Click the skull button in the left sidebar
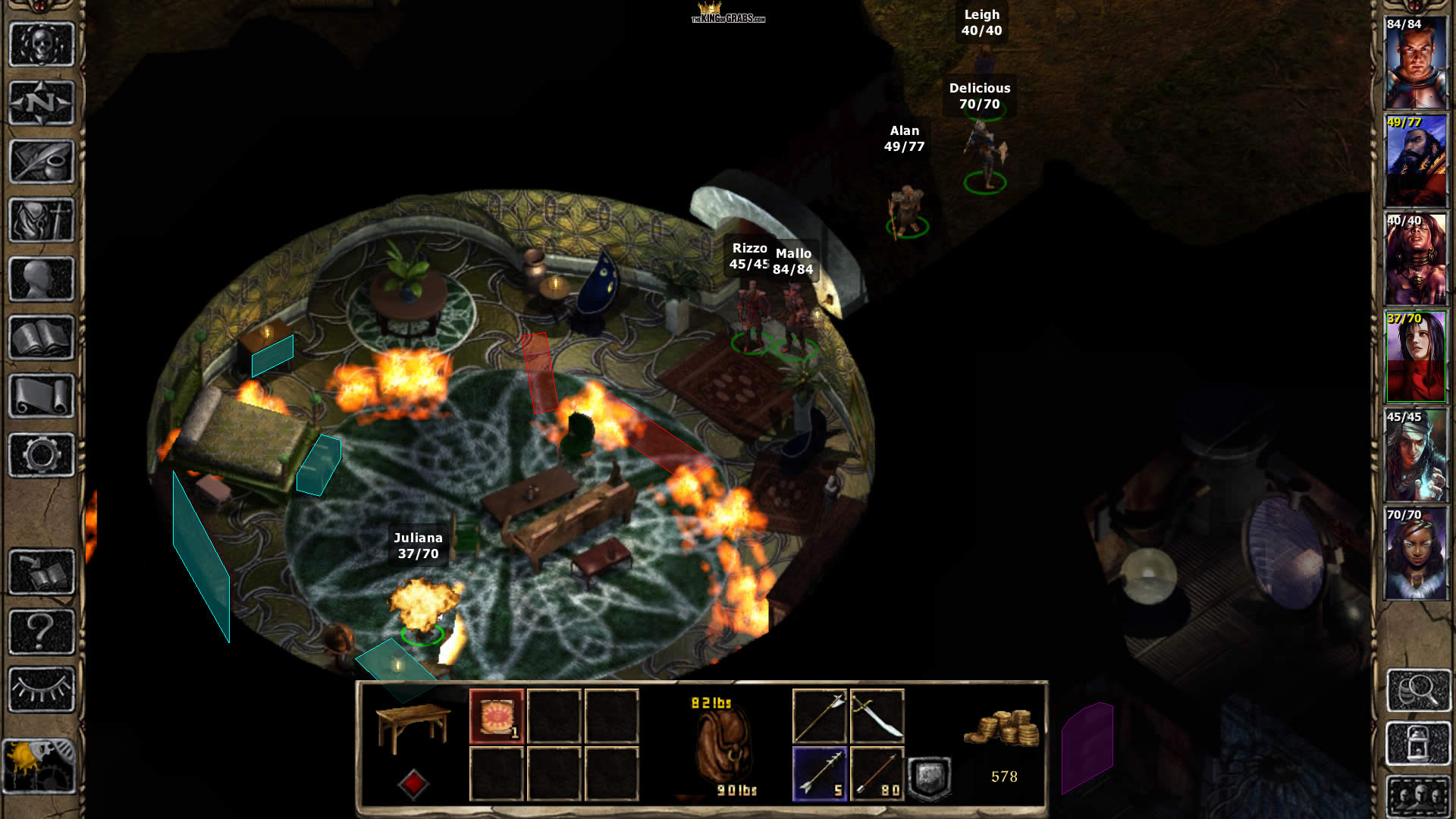 pyautogui.click(x=42, y=44)
